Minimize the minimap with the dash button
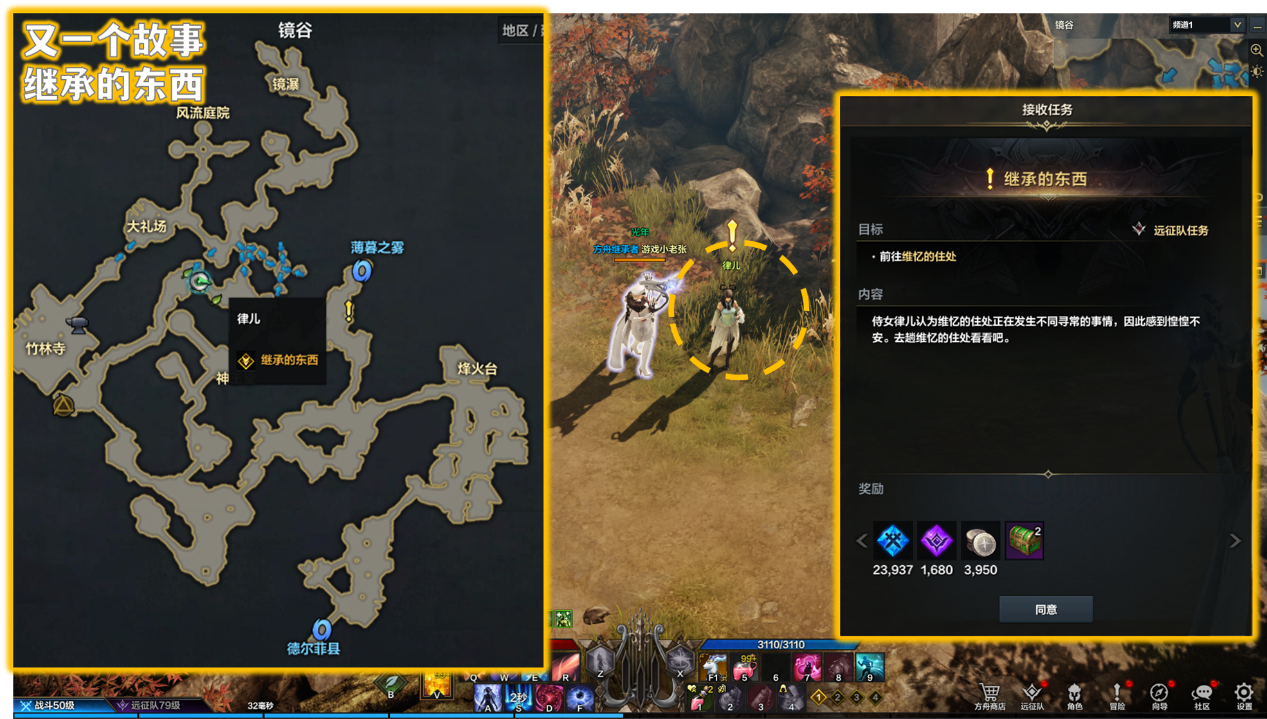 point(1257,27)
